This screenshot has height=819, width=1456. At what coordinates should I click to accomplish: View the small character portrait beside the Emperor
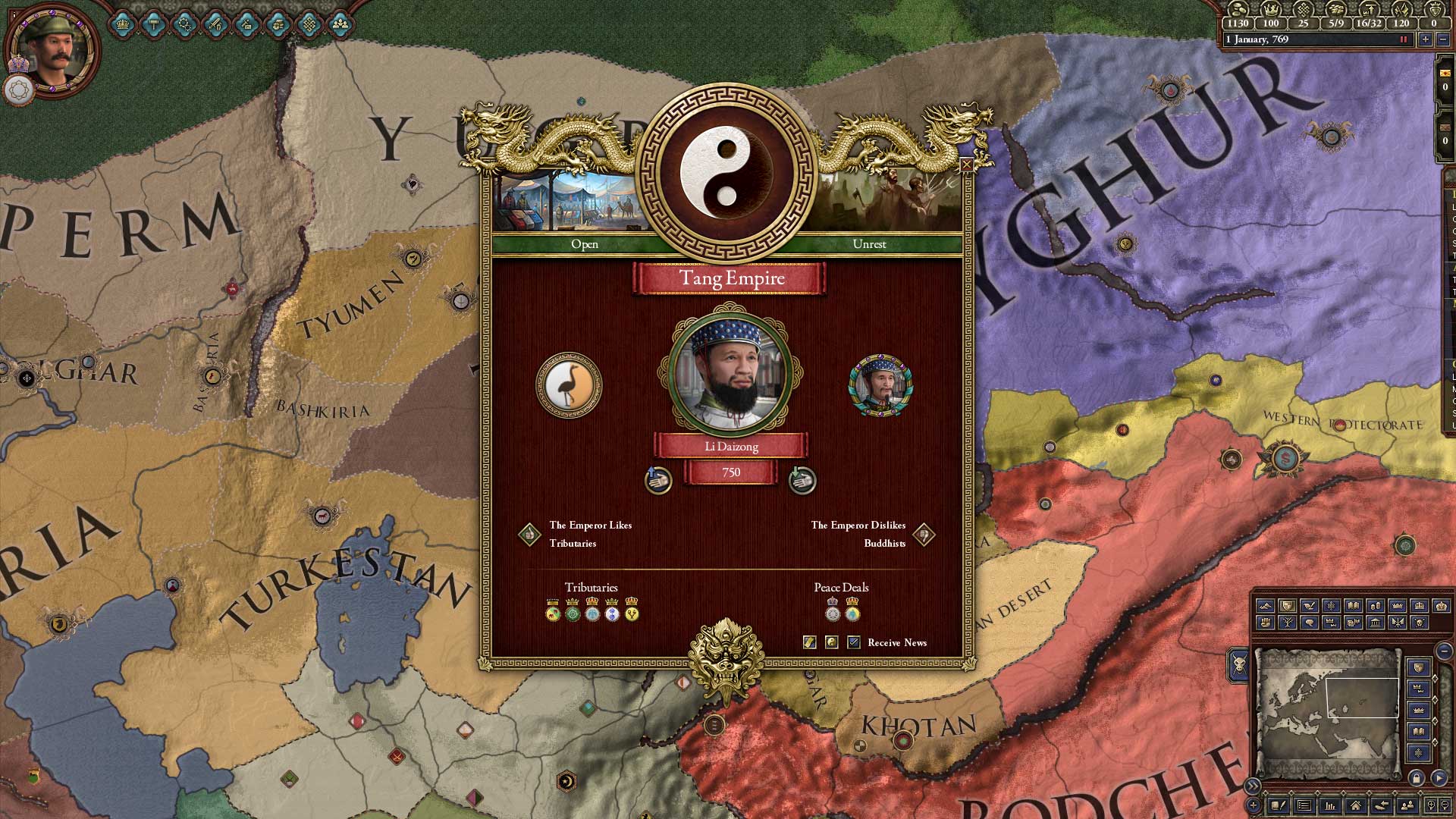tap(880, 385)
